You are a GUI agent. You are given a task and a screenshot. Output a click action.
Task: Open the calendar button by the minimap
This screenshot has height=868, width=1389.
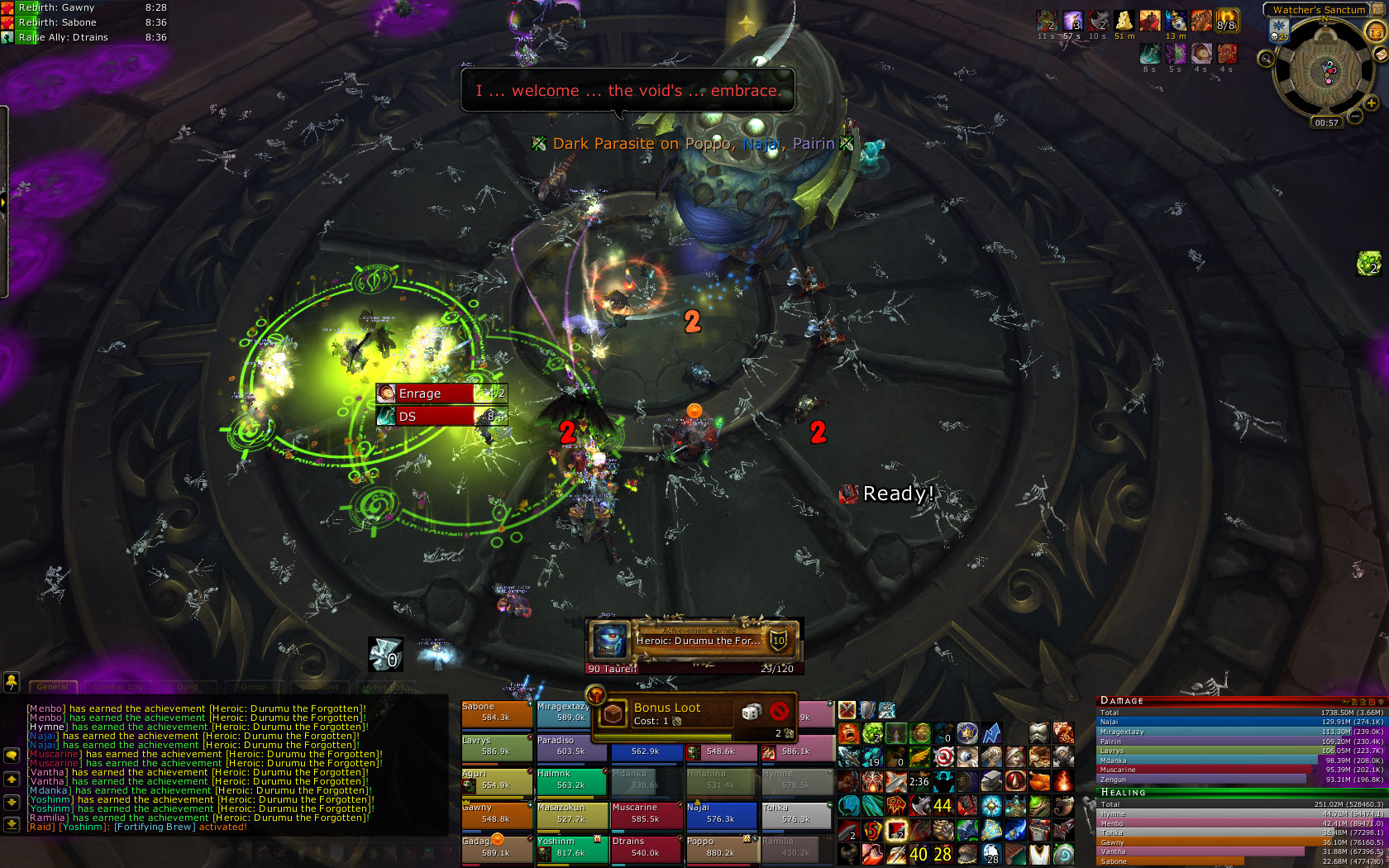tap(1376, 31)
